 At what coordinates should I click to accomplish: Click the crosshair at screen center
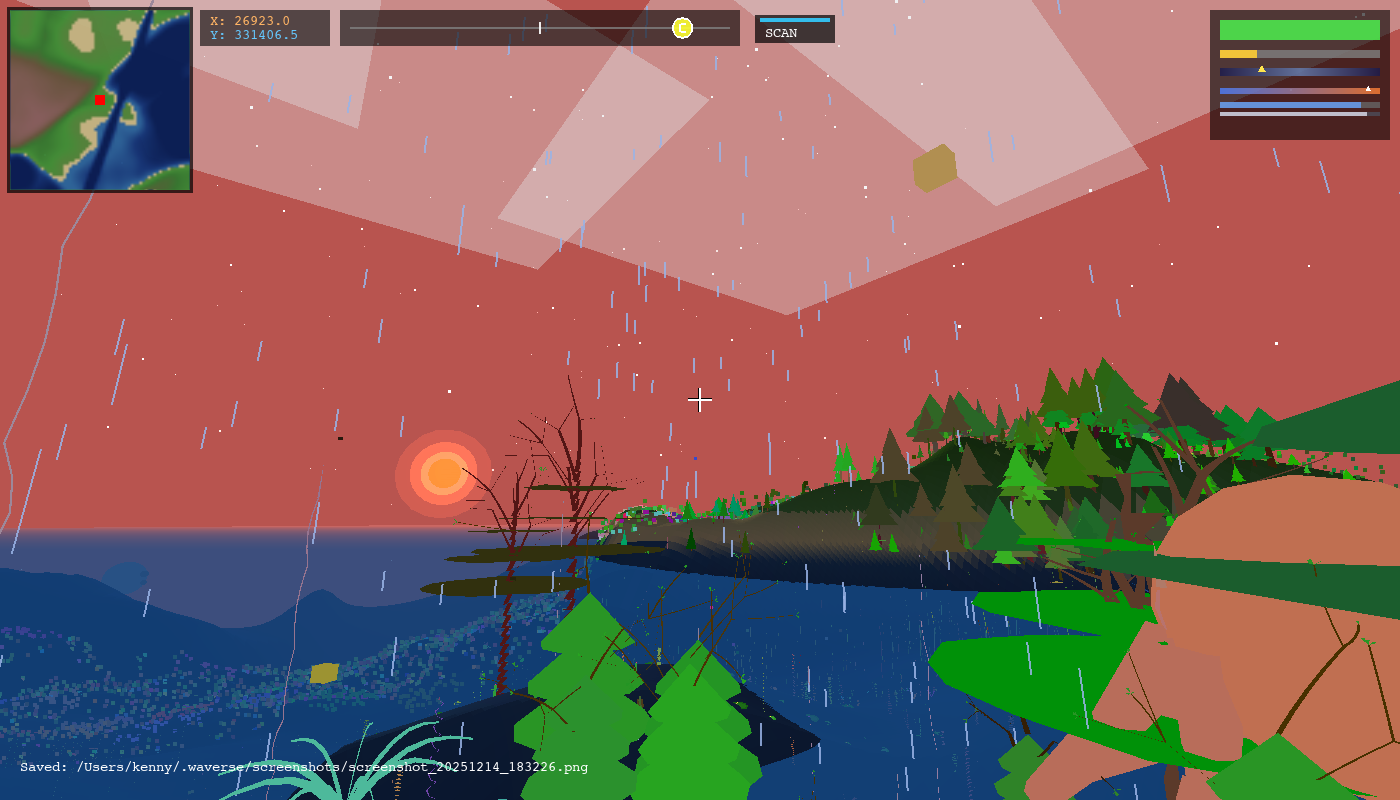pos(700,400)
